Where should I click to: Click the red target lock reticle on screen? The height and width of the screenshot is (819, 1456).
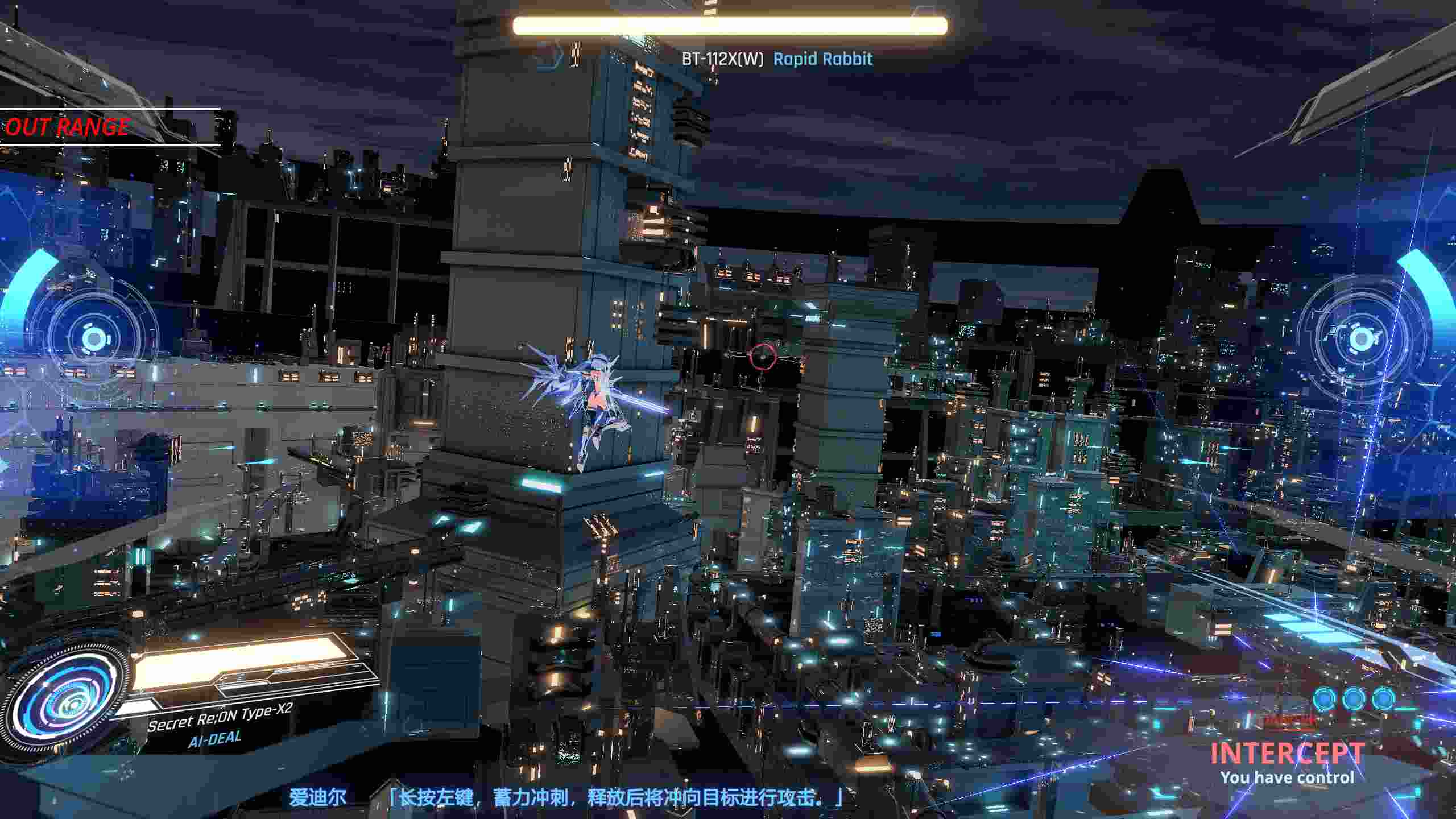click(x=762, y=357)
